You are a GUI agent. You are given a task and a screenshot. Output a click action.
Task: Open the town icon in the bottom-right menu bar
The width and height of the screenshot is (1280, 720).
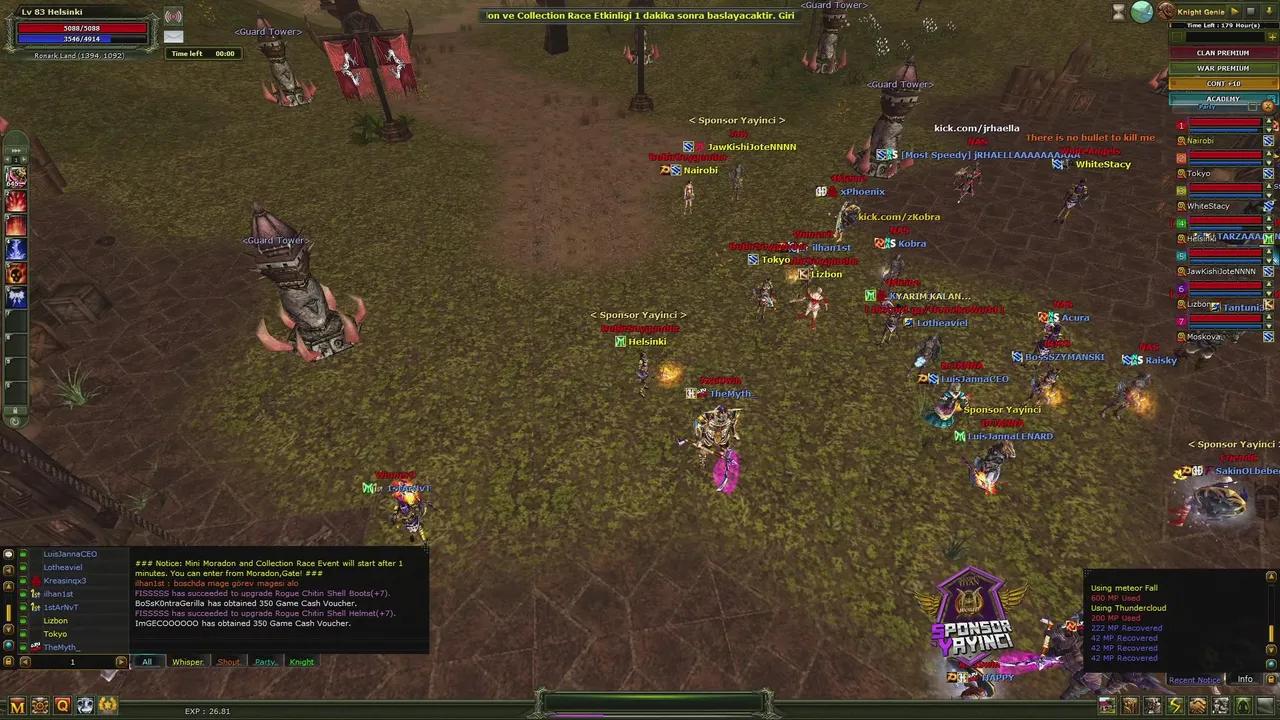click(x=1106, y=706)
